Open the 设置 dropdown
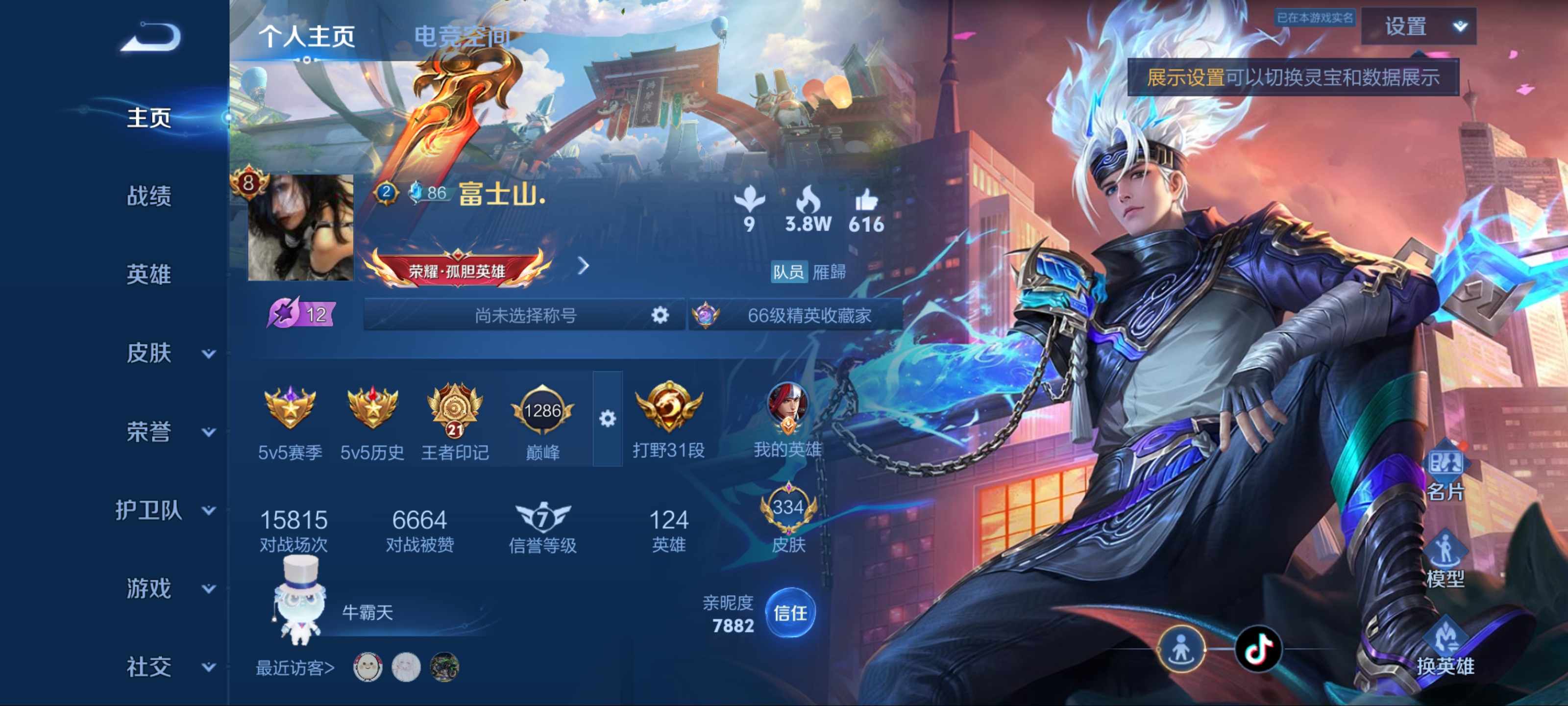 tap(1418, 27)
